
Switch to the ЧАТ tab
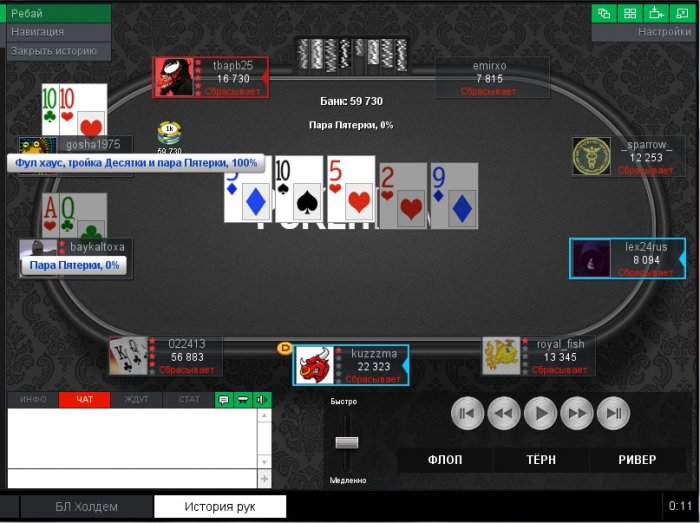tap(85, 400)
